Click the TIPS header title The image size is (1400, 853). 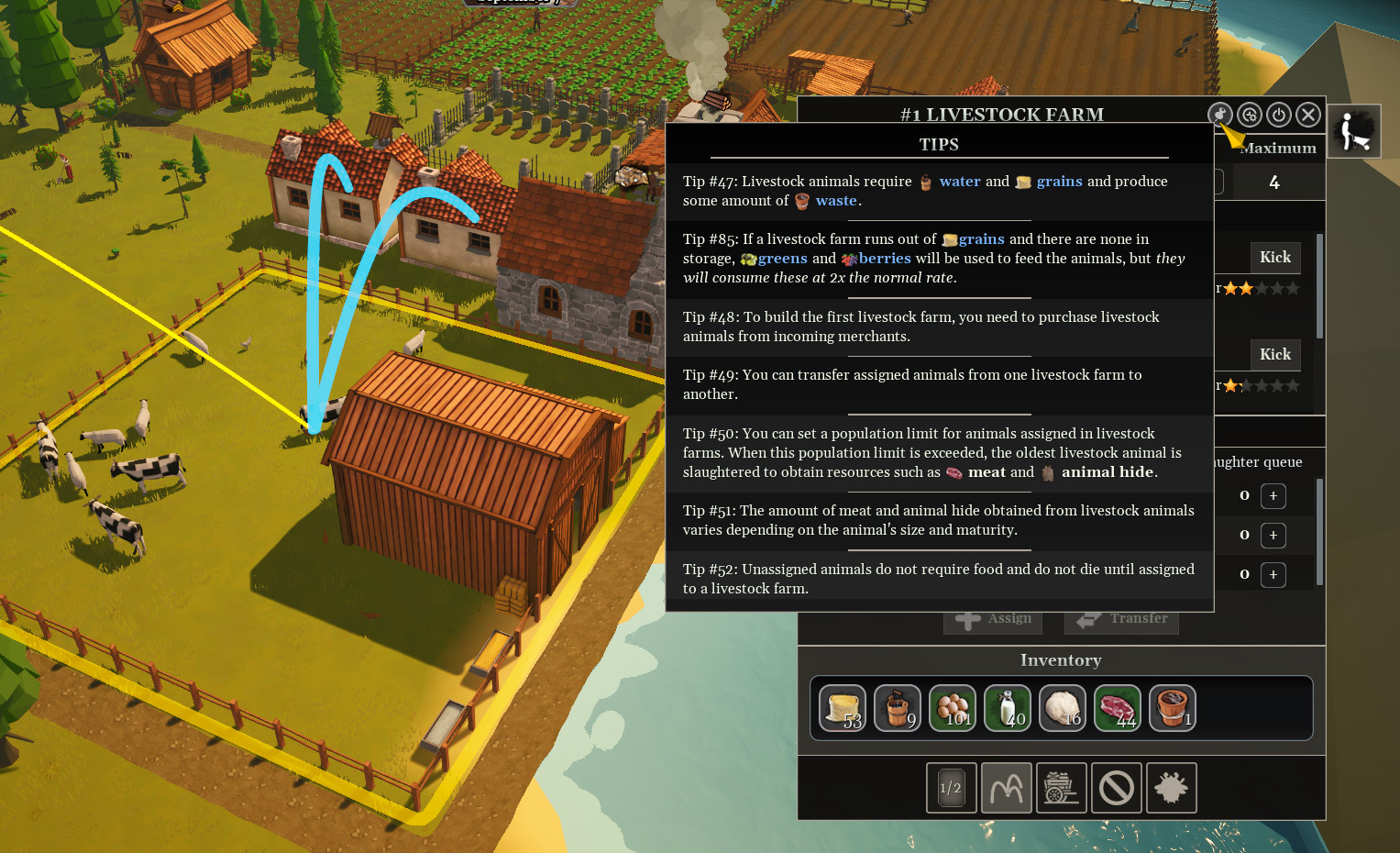click(x=940, y=144)
